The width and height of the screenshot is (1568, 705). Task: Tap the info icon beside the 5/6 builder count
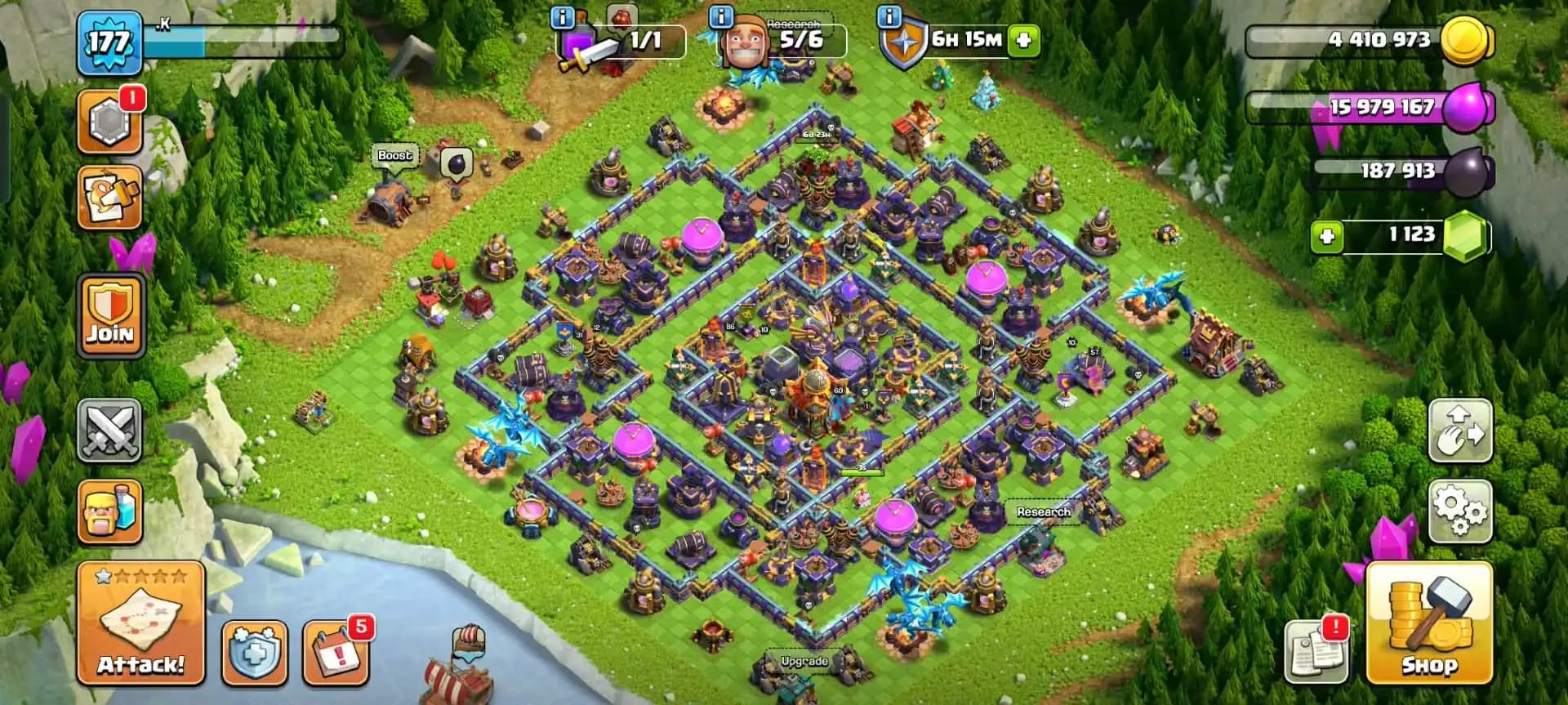[719, 18]
